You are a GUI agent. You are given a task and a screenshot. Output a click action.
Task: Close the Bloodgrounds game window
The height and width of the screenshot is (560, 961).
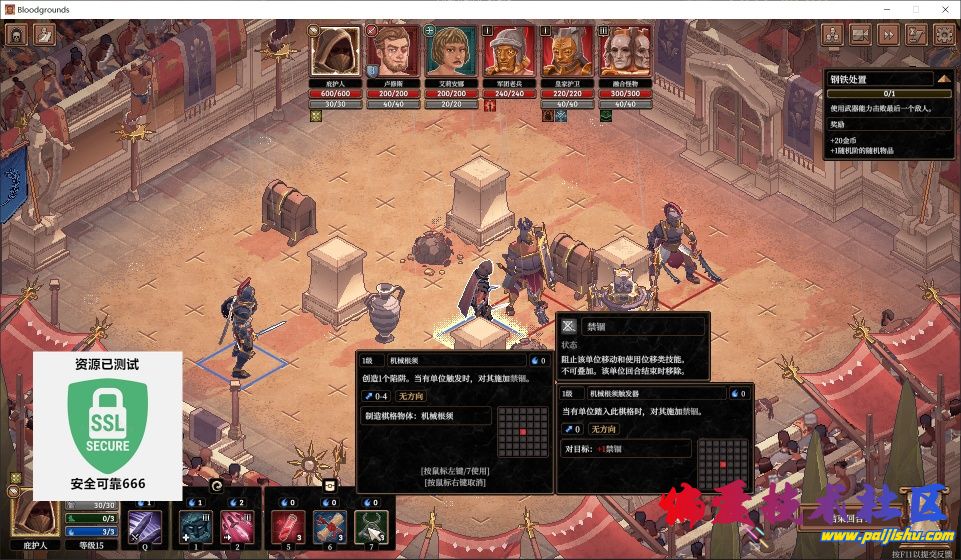pyautogui.click(x=942, y=9)
